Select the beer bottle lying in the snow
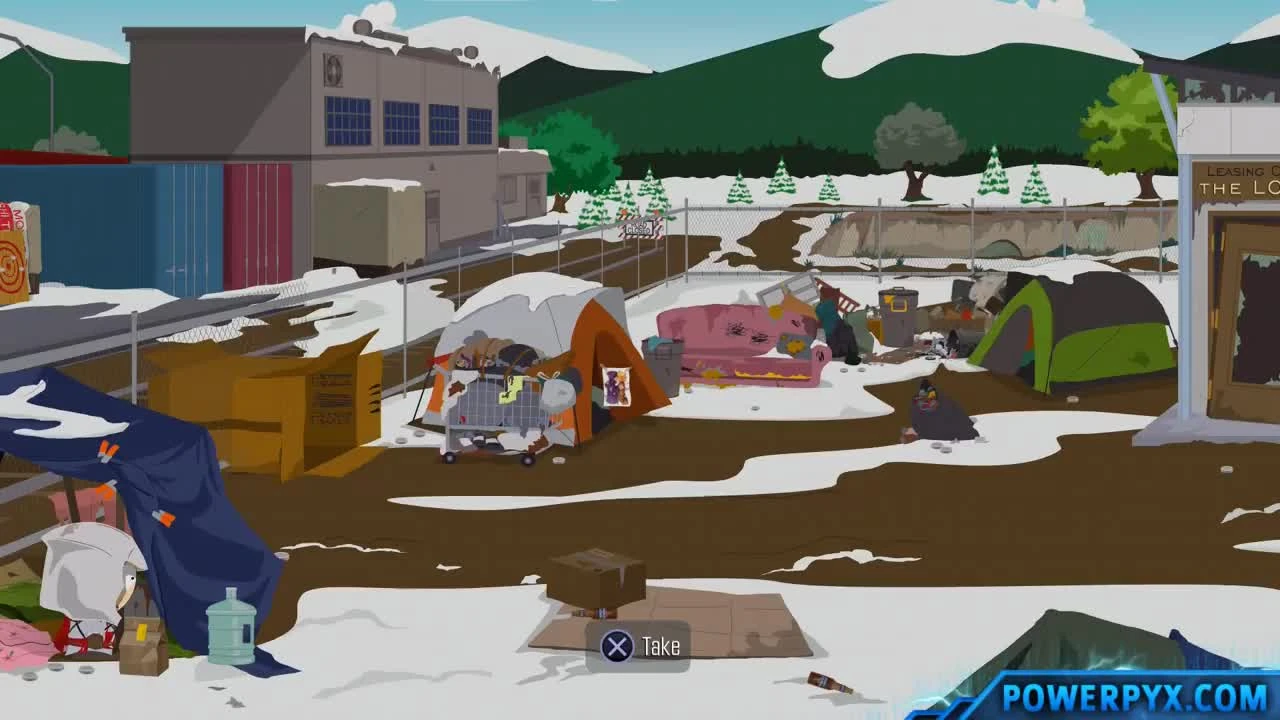1280x720 pixels. [830, 682]
